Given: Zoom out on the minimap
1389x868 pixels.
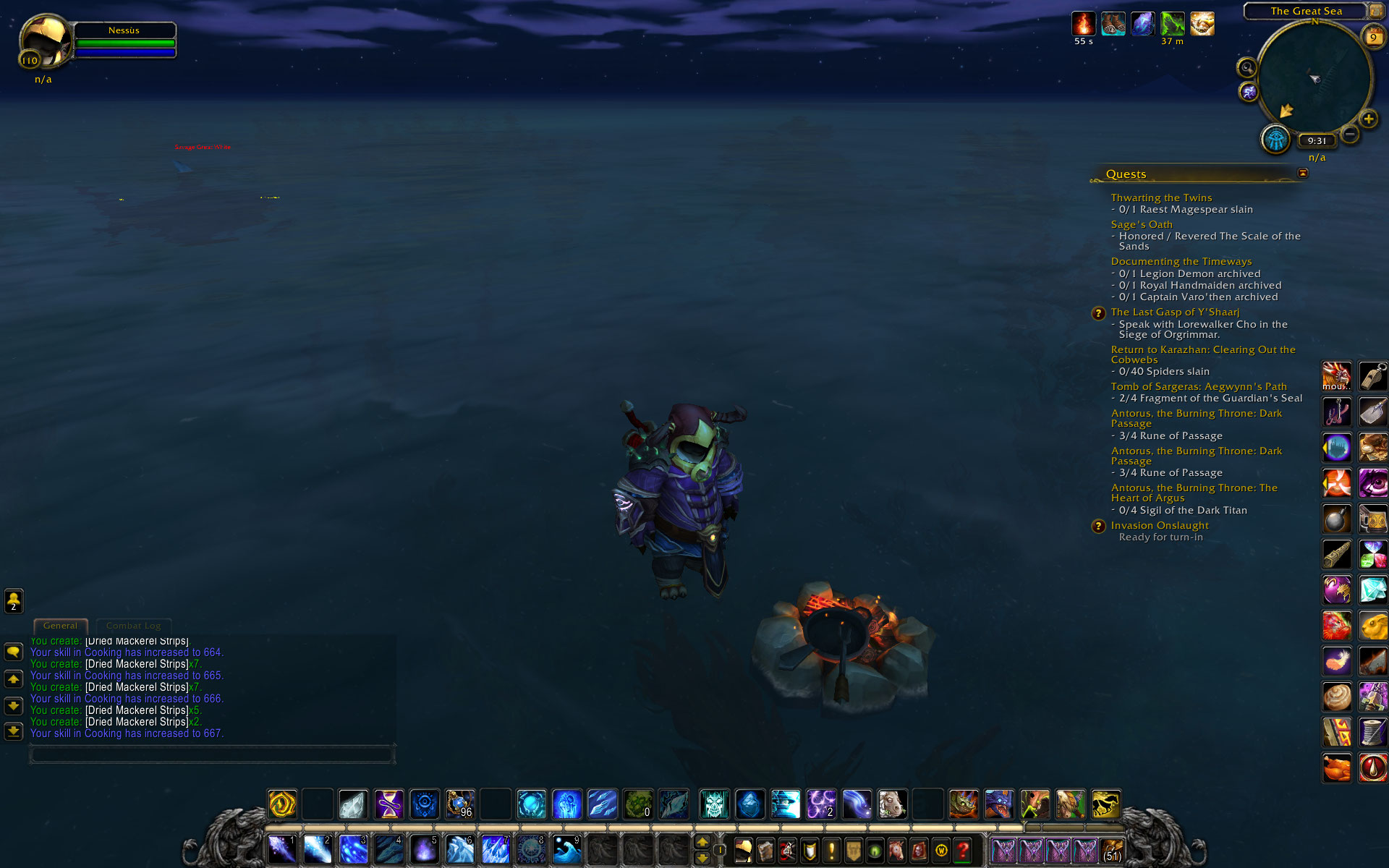Looking at the screenshot, I should point(1349,135).
